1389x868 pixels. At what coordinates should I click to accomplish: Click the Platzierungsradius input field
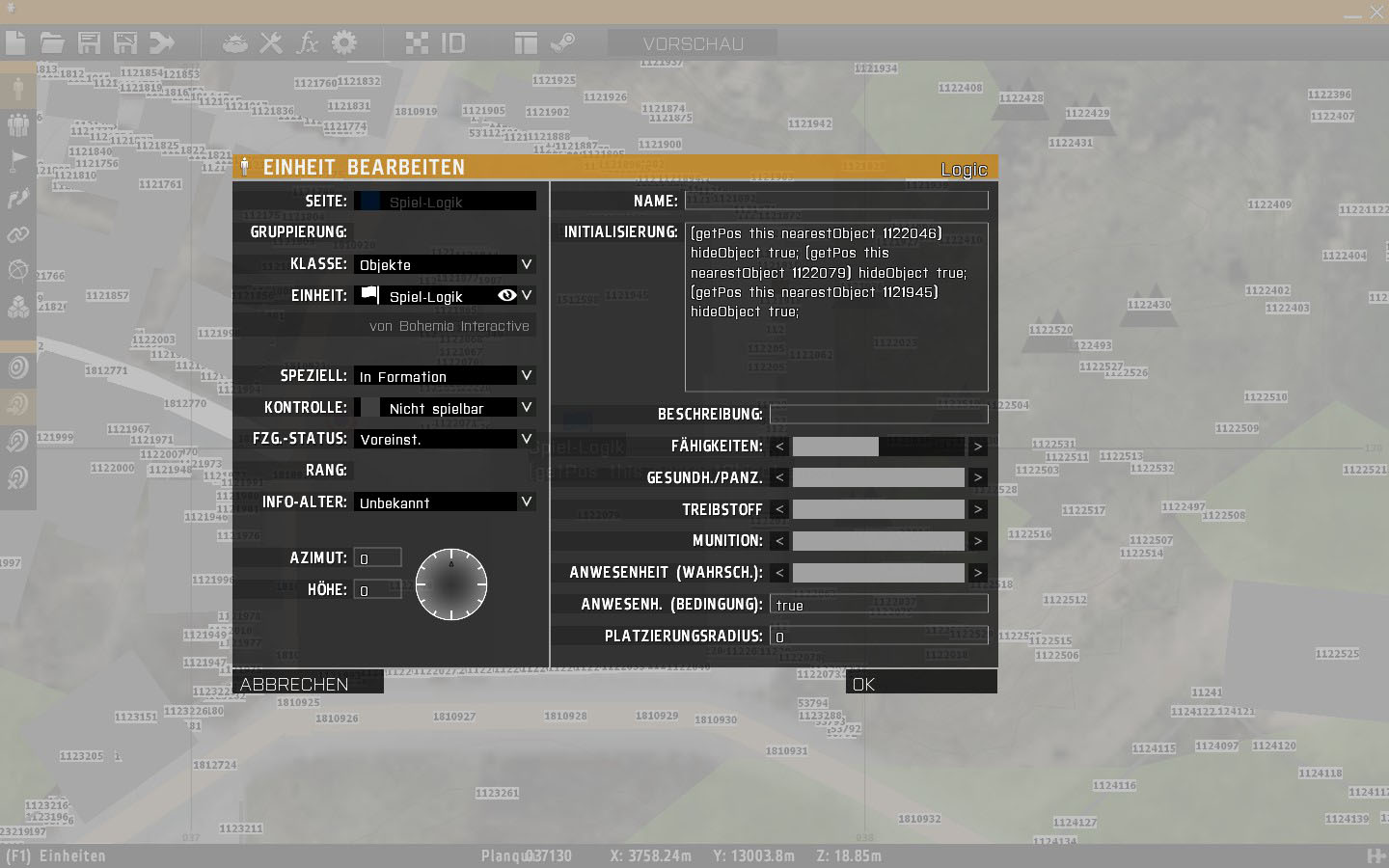tap(878, 637)
